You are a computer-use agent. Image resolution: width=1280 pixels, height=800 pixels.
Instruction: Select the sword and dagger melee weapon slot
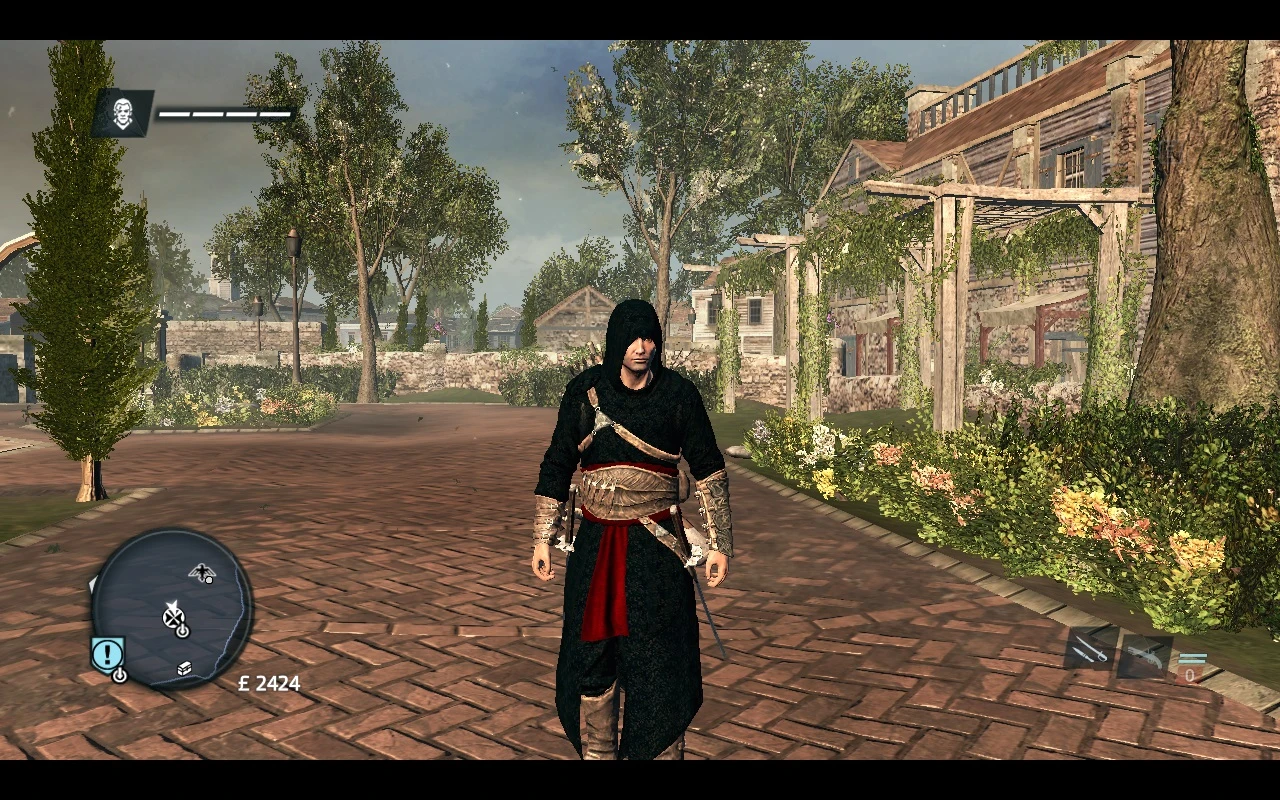(1091, 650)
